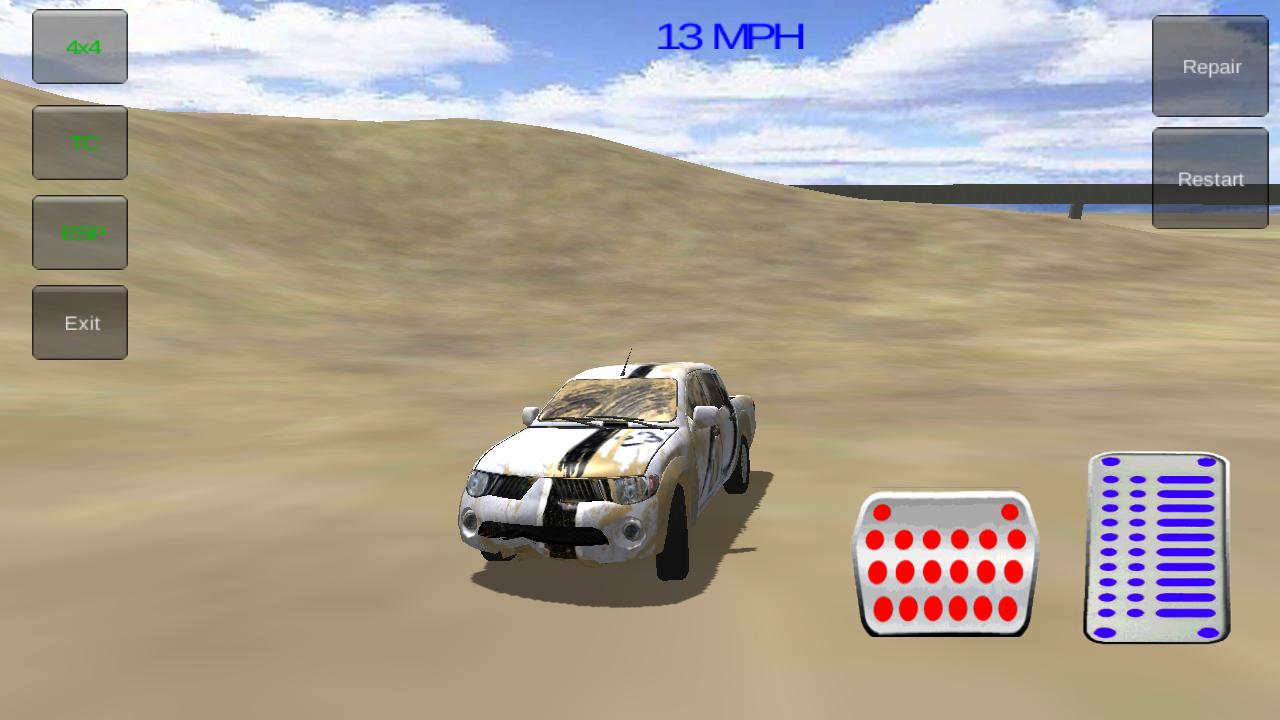Disable the ESP stability system
Image resolution: width=1280 pixels, height=720 pixels.
(79, 232)
